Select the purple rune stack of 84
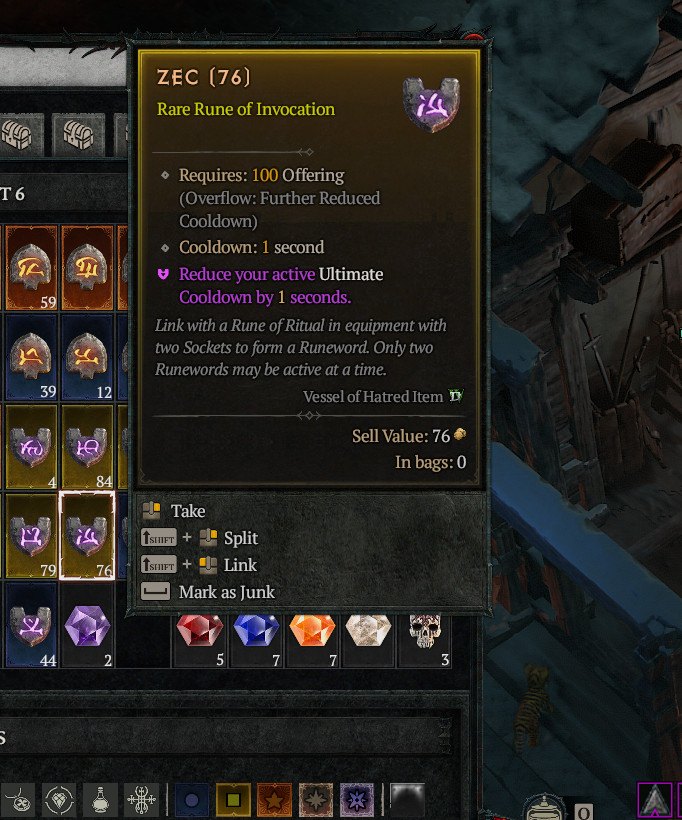 87,446
